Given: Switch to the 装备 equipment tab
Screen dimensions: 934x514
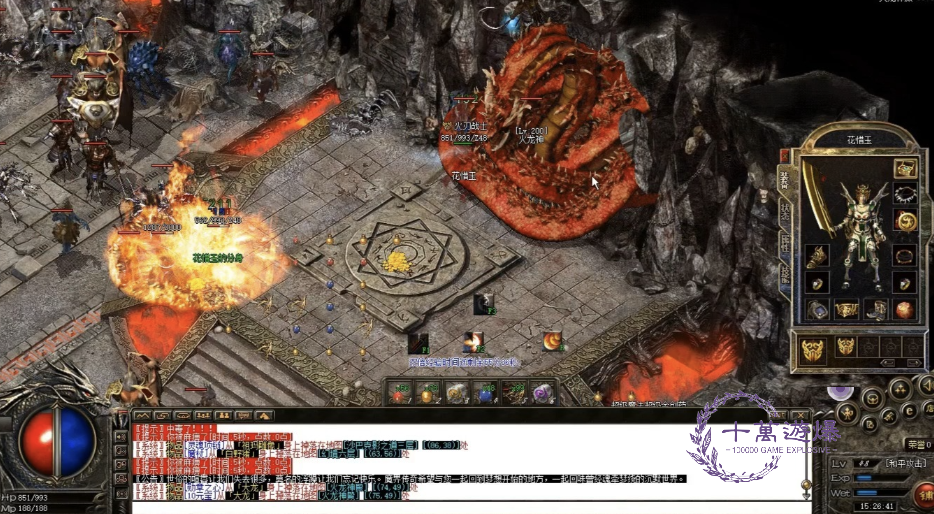Looking at the screenshot, I should click(784, 180).
